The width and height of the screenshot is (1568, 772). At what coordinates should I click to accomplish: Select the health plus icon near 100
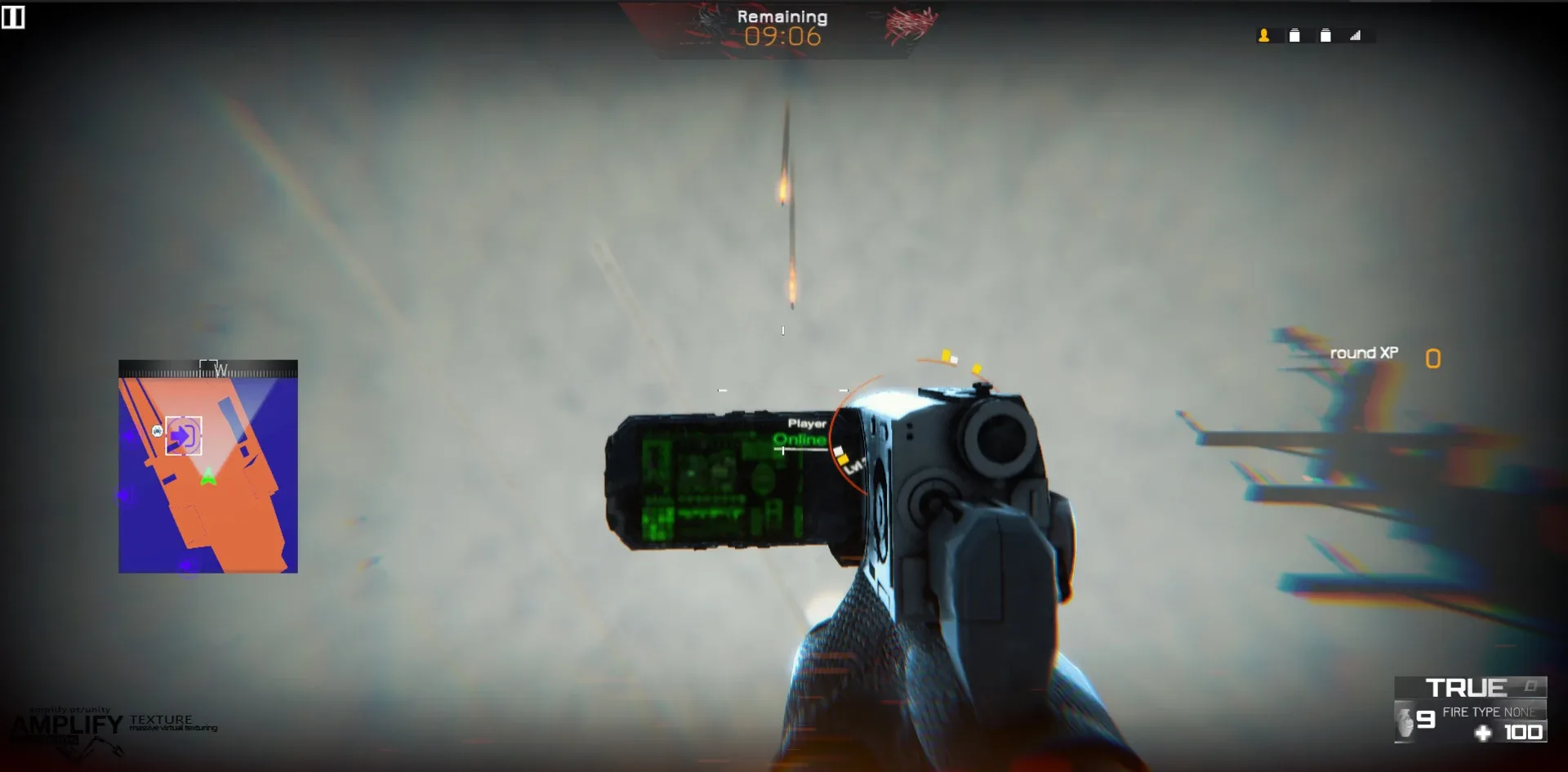[x=1483, y=732]
